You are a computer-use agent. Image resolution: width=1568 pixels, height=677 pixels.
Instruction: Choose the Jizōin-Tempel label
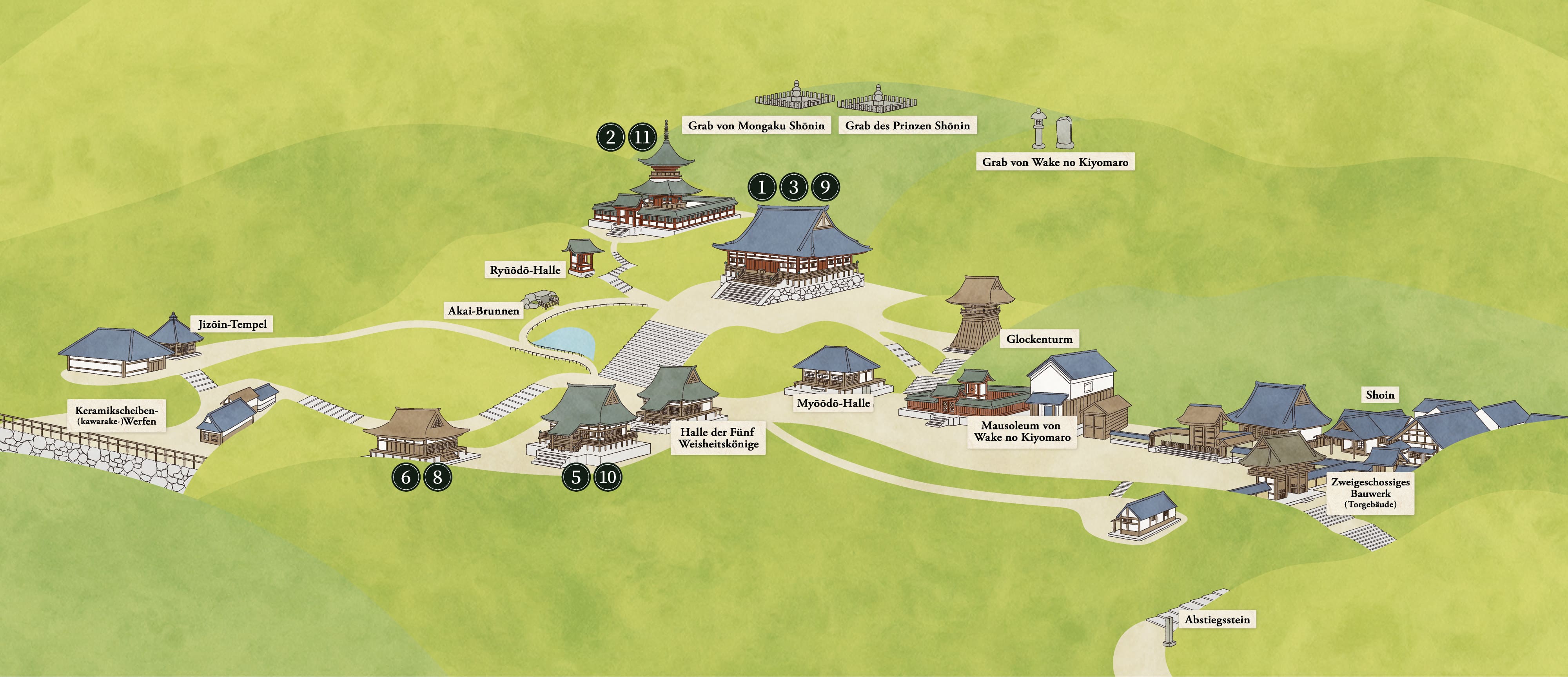click(232, 324)
